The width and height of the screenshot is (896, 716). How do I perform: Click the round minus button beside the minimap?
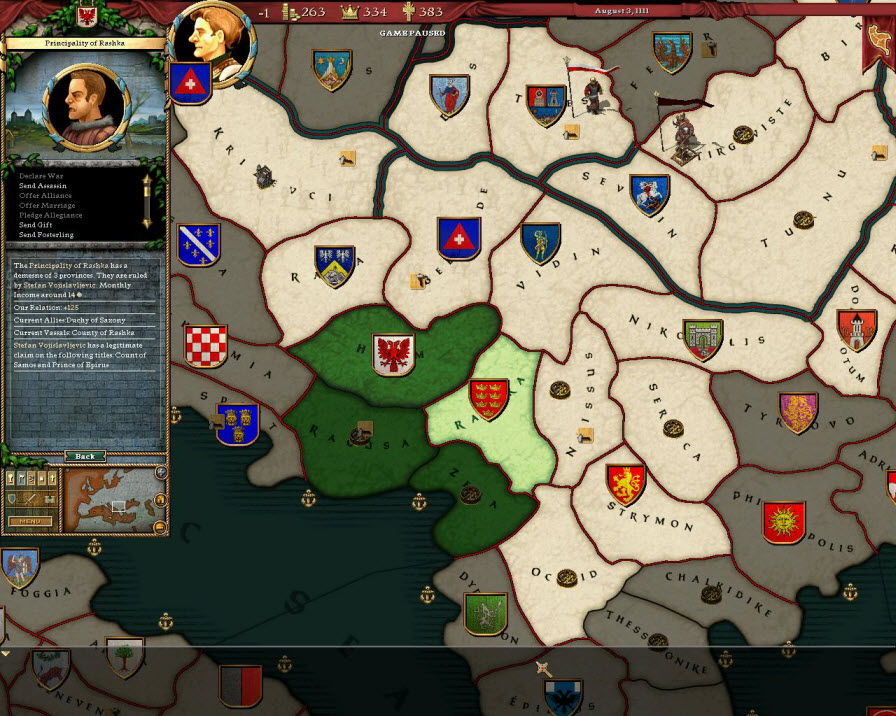click(x=161, y=528)
